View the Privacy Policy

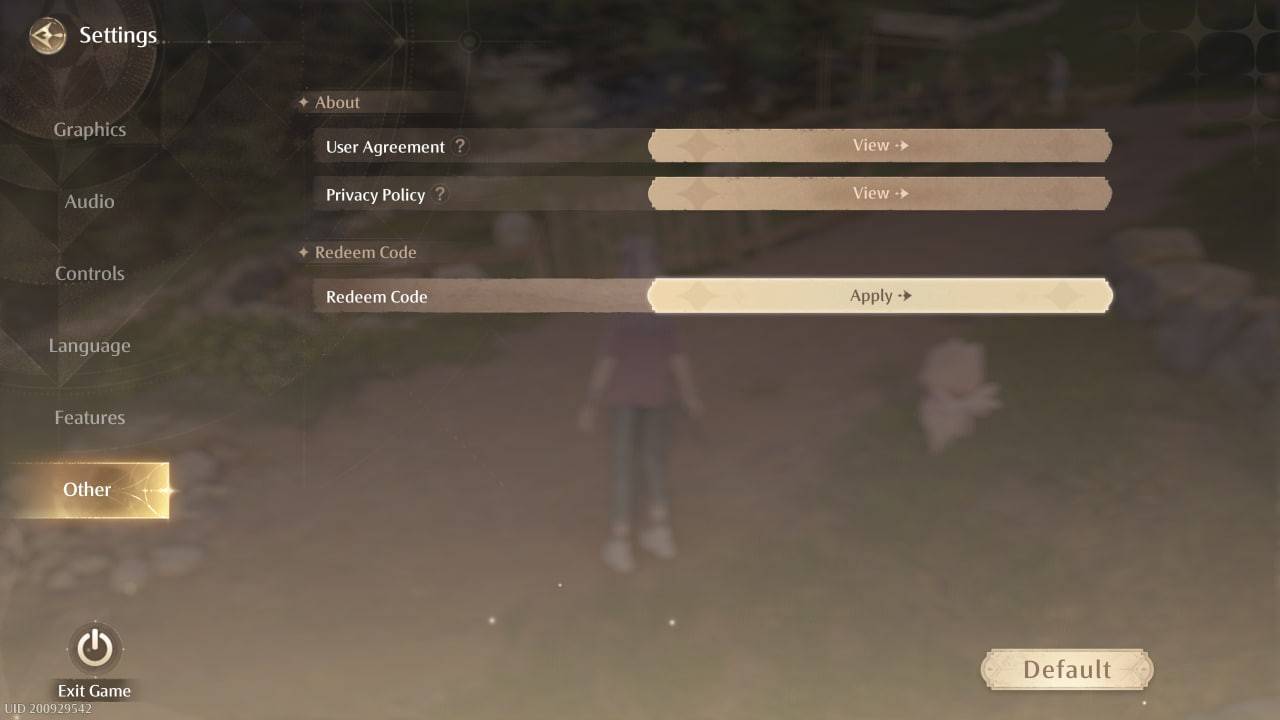(879, 193)
